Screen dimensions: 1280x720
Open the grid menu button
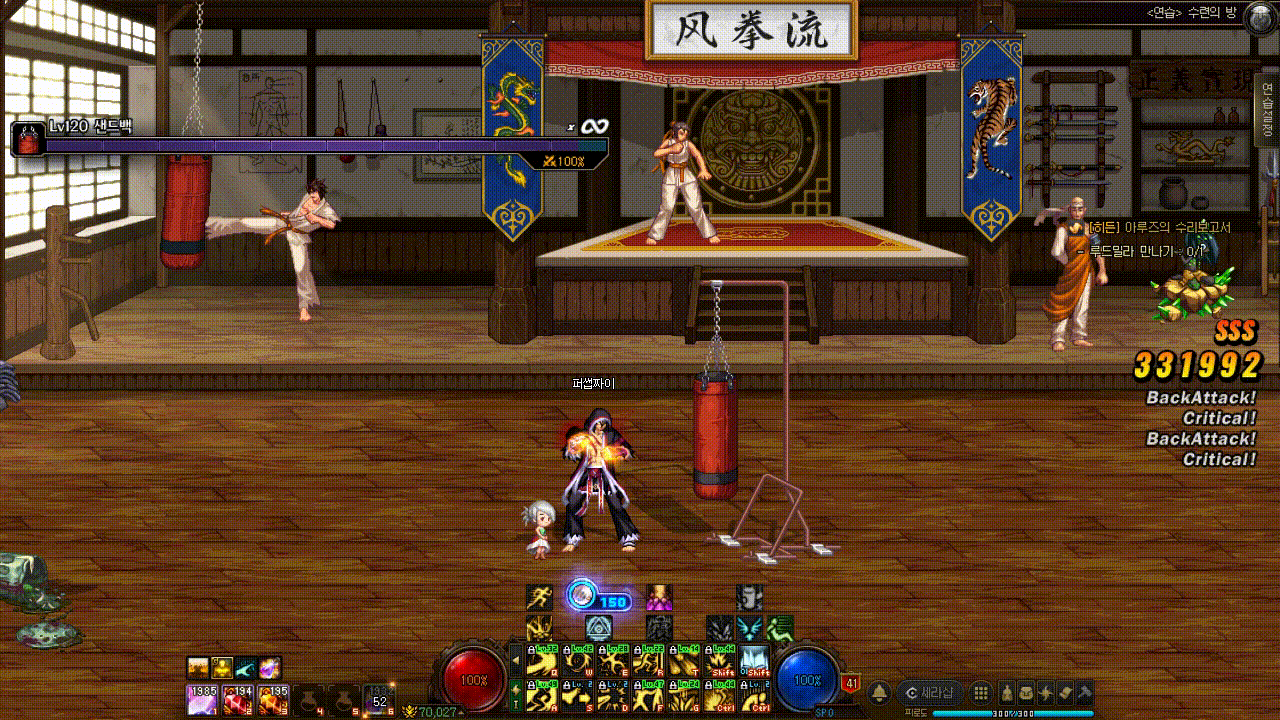(982, 692)
